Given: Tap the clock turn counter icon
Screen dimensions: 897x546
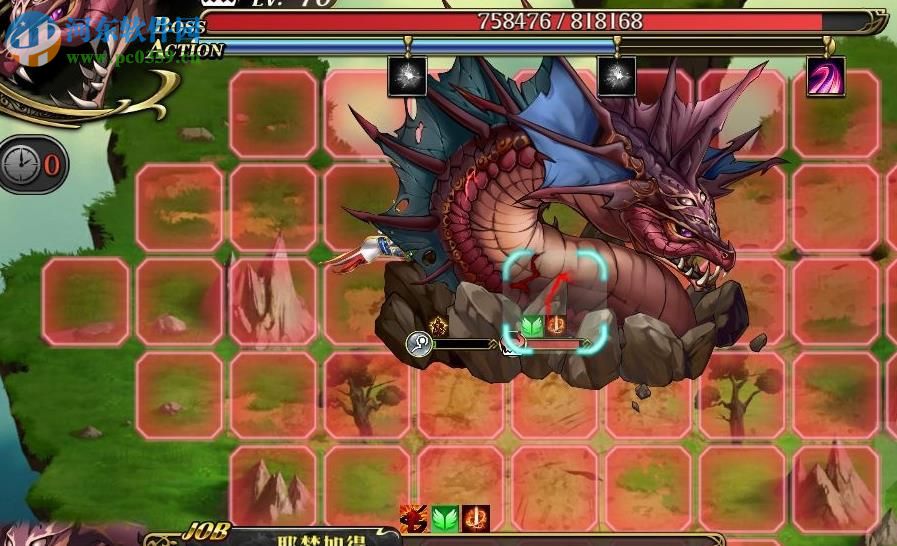Looking at the screenshot, I should (21, 164).
